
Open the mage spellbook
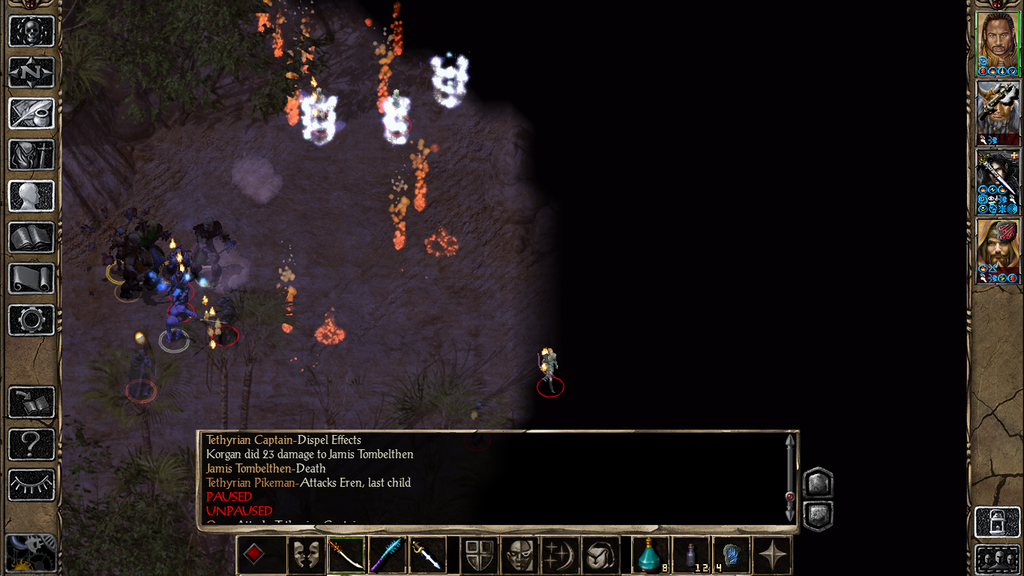click(31, 237)
